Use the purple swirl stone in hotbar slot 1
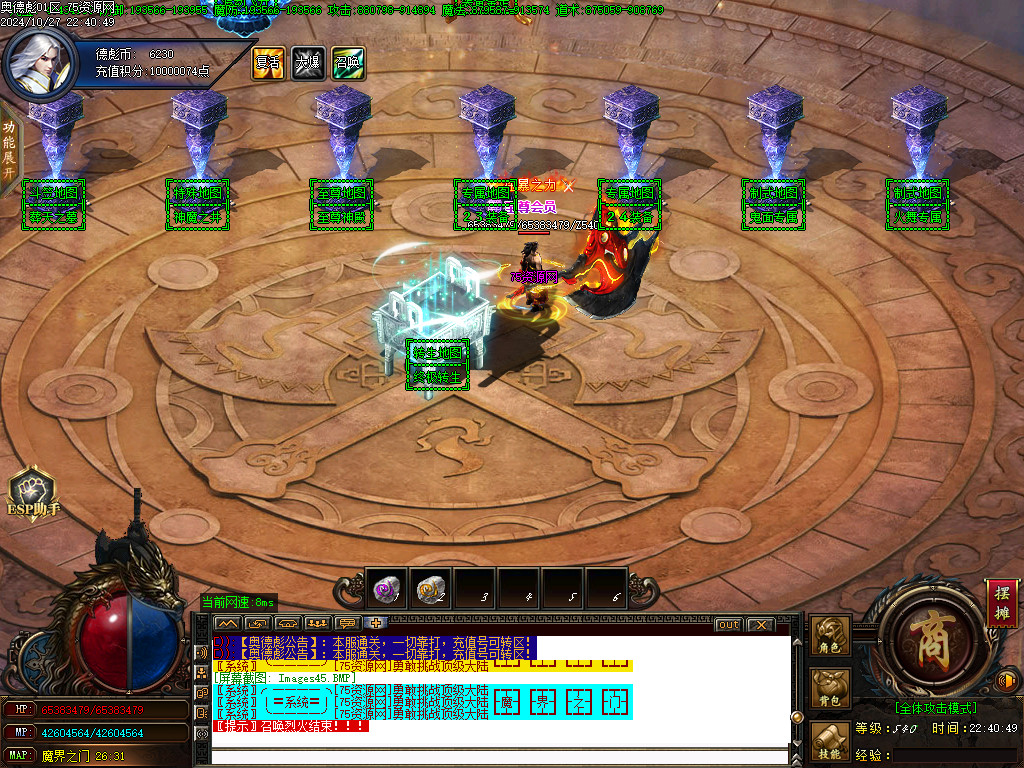Image resolution: width=1024 pixels, height=768 pixels. [389, 589]
